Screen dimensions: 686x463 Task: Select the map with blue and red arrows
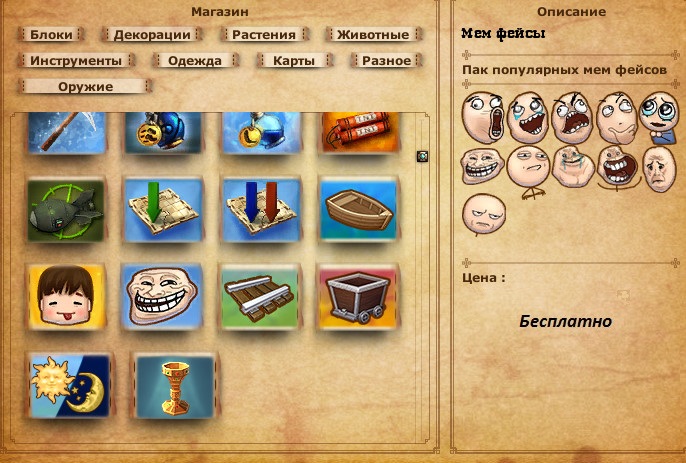(x=259, y=207)
